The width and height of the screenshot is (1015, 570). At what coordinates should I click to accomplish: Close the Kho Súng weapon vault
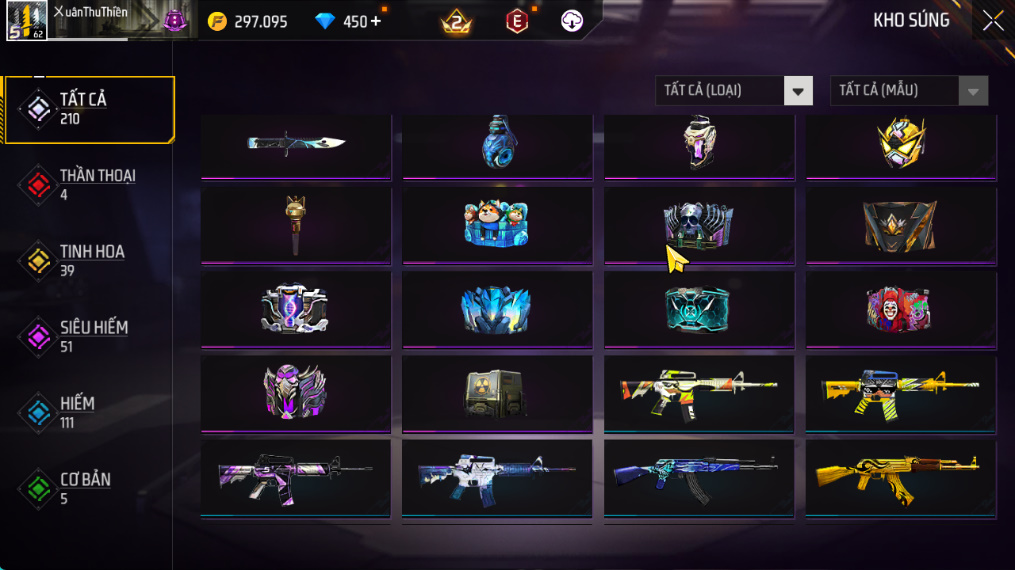[992, 21]
